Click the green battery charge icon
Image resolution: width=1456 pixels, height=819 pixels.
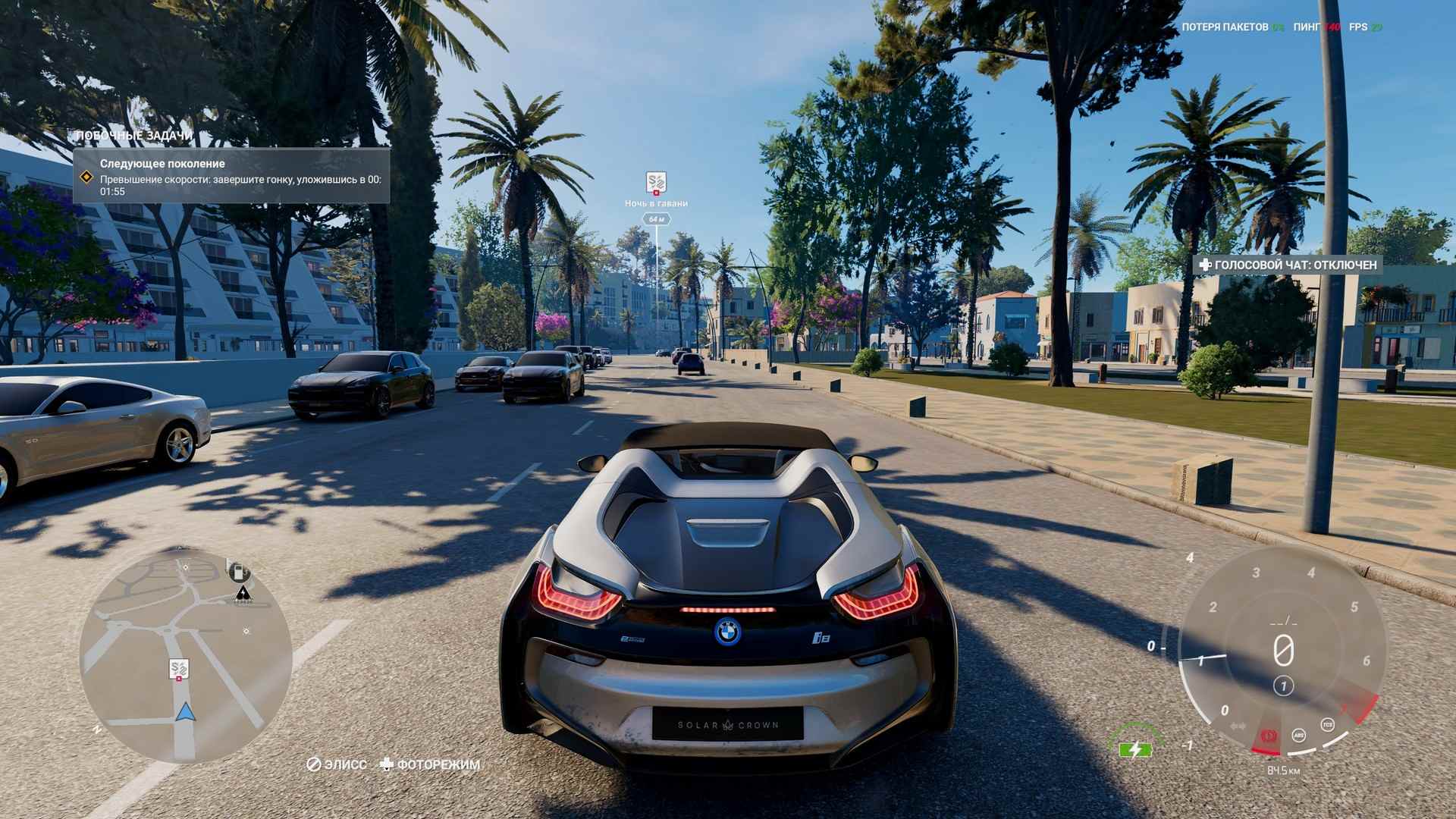[1134, 750]
